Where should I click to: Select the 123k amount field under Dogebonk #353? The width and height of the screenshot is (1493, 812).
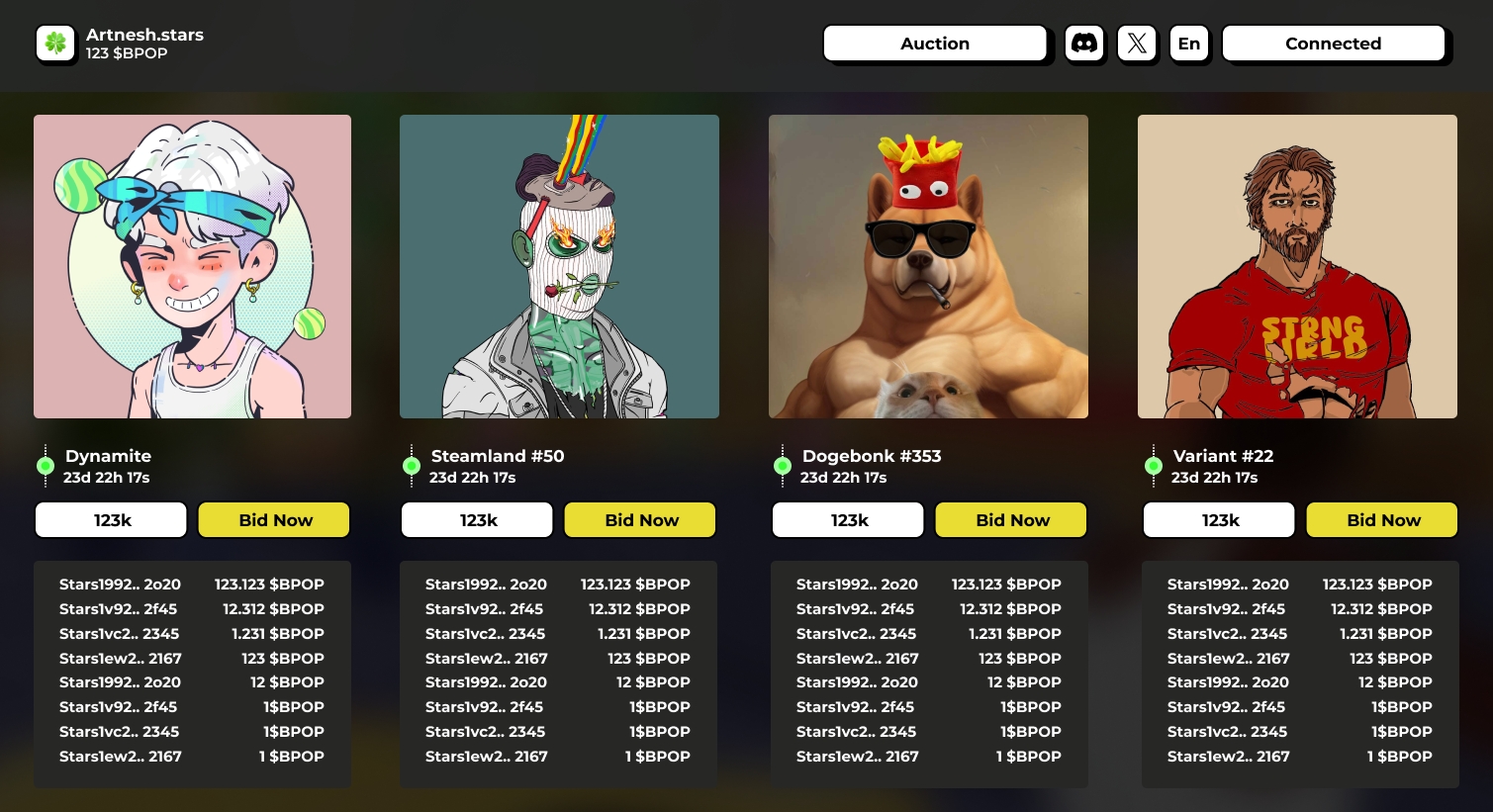(x=848, y=520)
